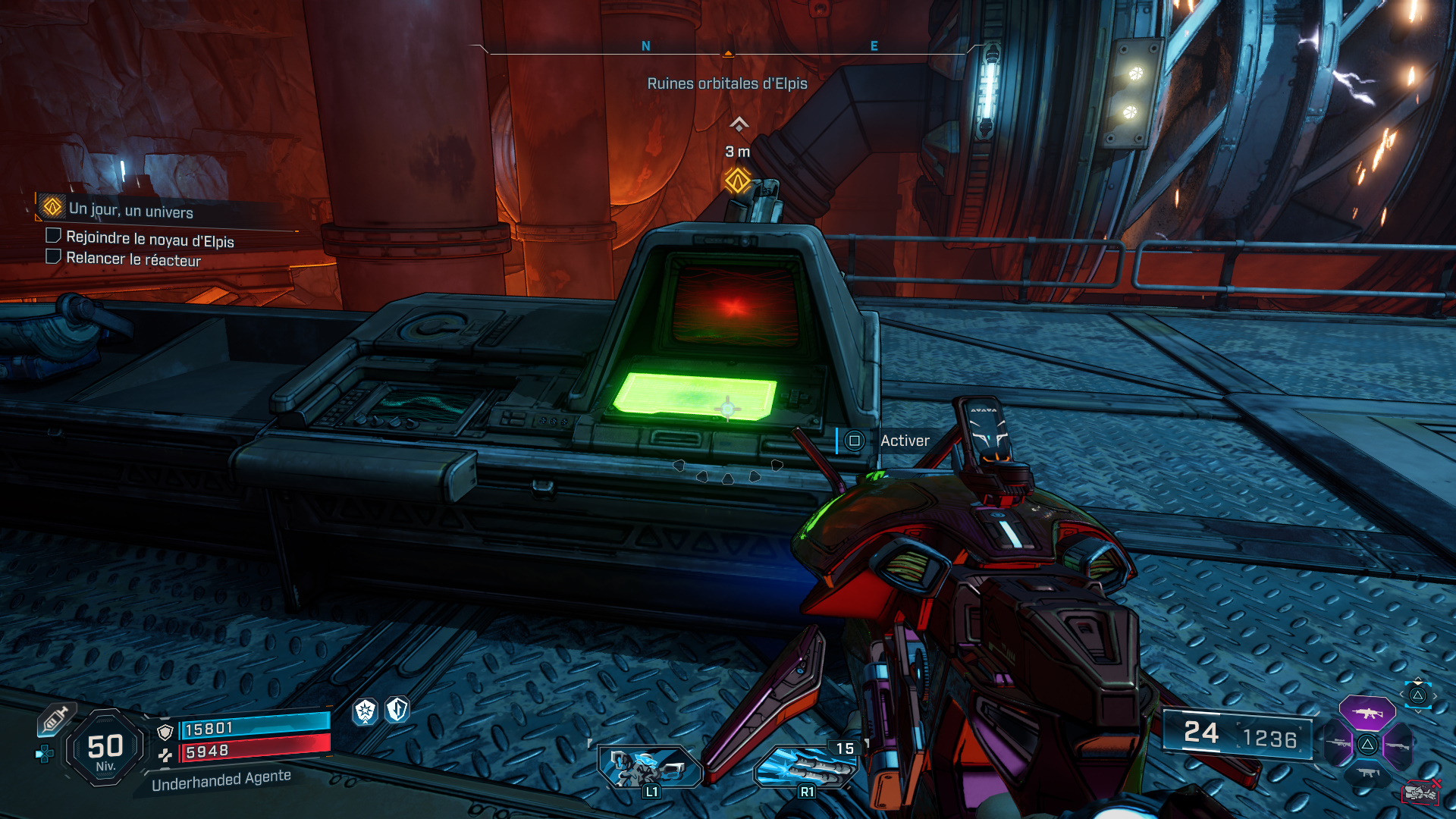
Task: Click the right arrow beside the Triangle swap prompt
Action: 1435,695
